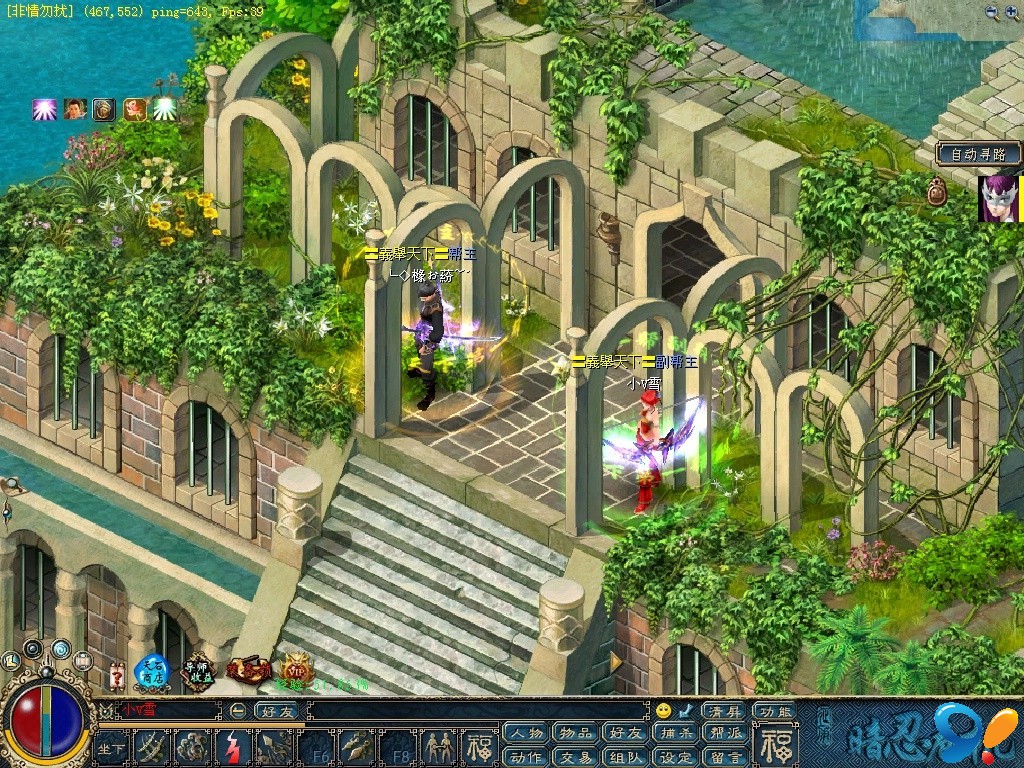Open the 组队 team panel
The height and width of the screenshot is (768, 1024).
tap(626, 756)
